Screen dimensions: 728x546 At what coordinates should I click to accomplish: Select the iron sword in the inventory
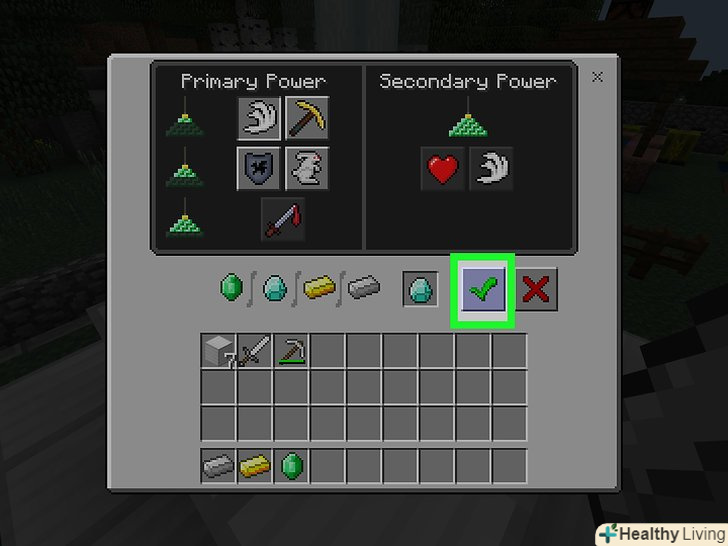(x=255, y=352)
